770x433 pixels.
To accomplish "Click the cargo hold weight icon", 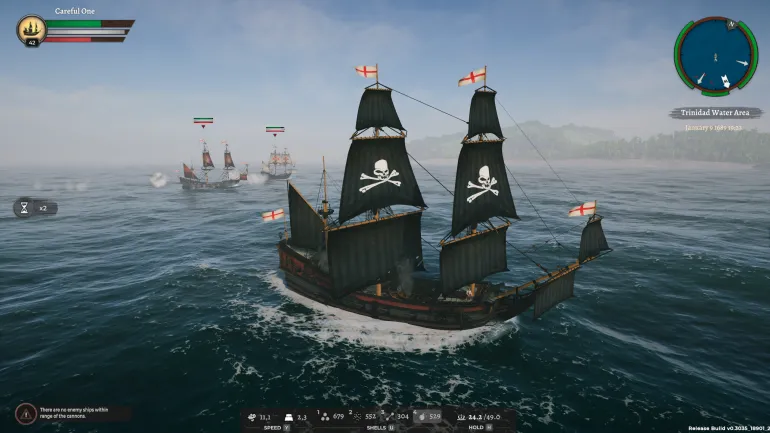I will pyautogui.click(x=459, y=416).
